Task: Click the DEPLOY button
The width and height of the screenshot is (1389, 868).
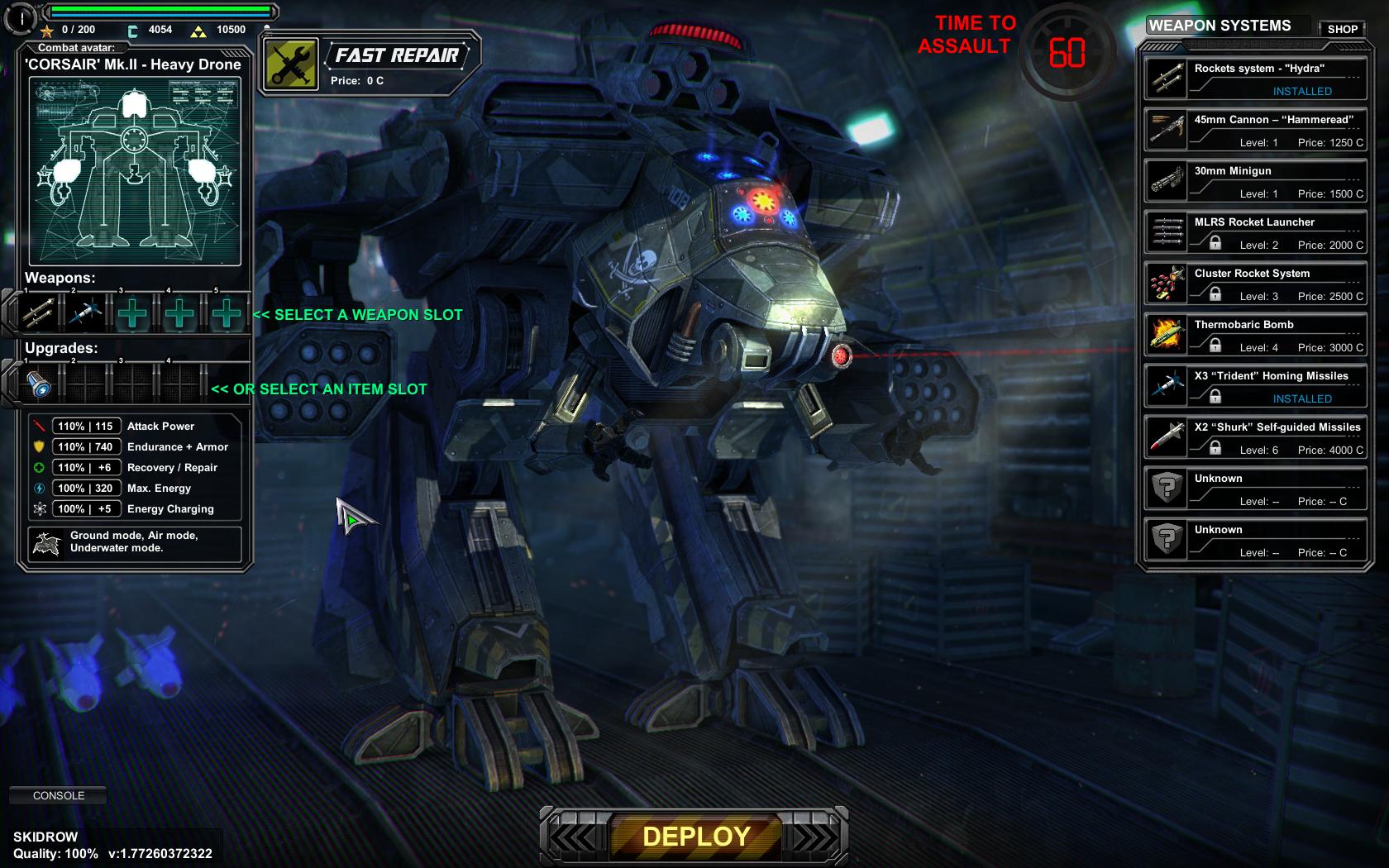Action: tap(695, 837)
